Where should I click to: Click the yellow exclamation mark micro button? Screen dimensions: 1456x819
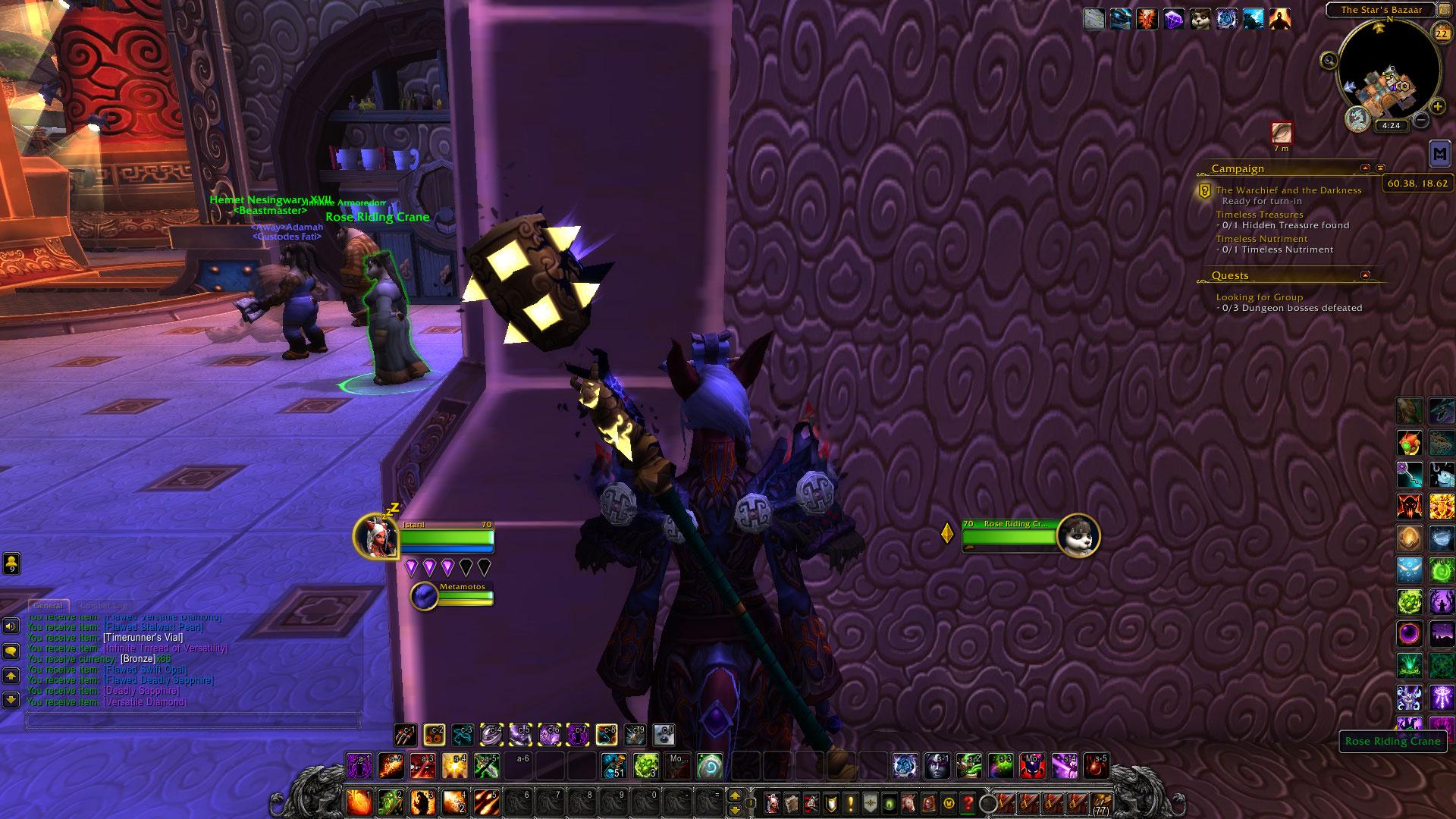coord(850,802)
